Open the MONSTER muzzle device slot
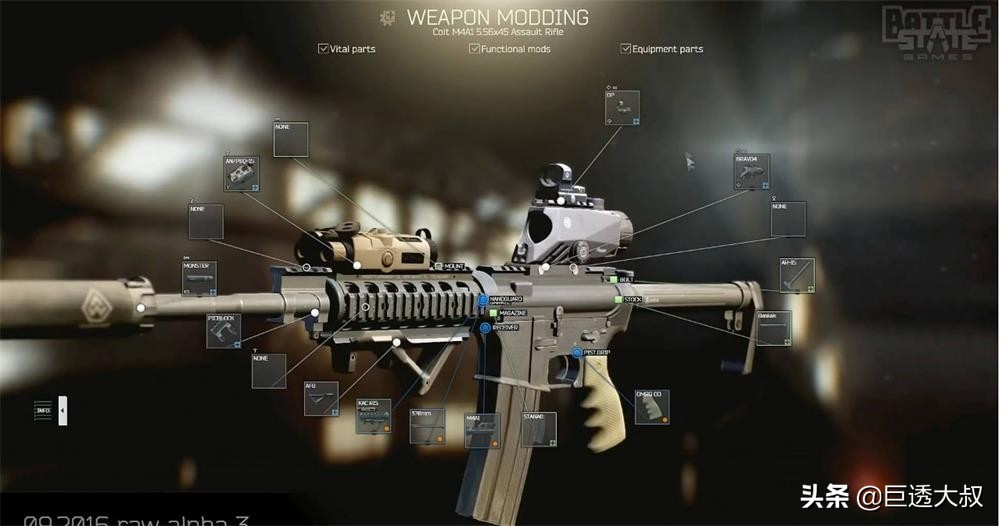The width and height of the screenshot is (1000, 526). (x=199, y=279)
